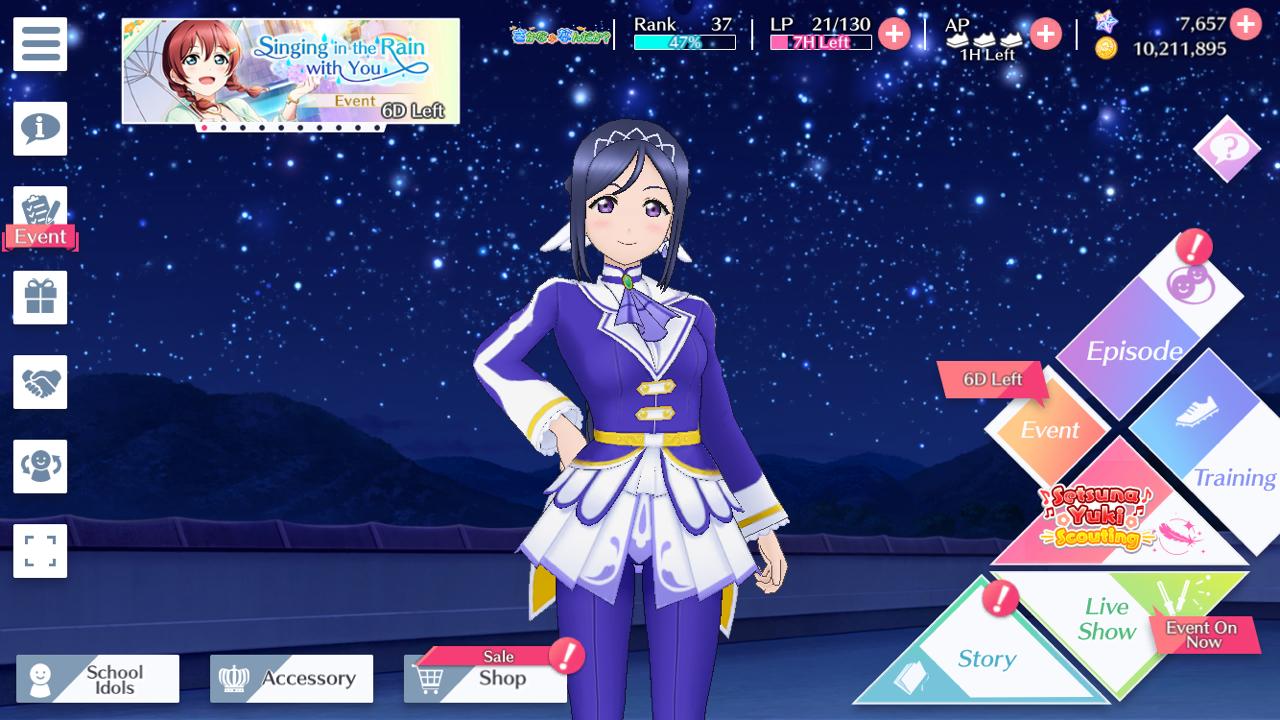Open the Event diamond panel

tap(1049, 430)
